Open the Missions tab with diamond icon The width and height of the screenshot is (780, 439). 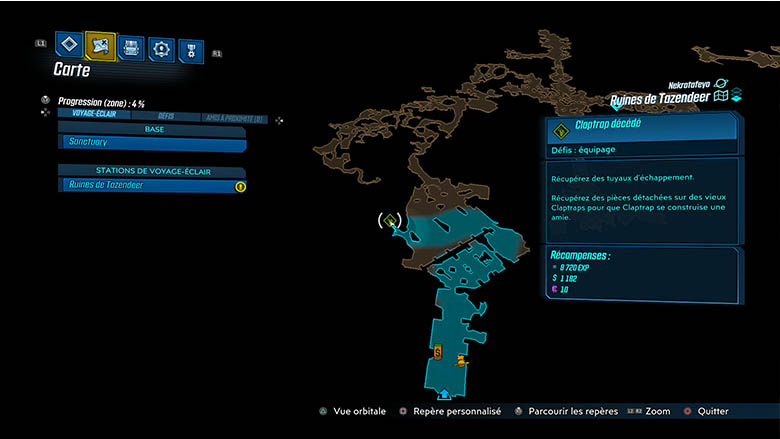tap(69, 45)
